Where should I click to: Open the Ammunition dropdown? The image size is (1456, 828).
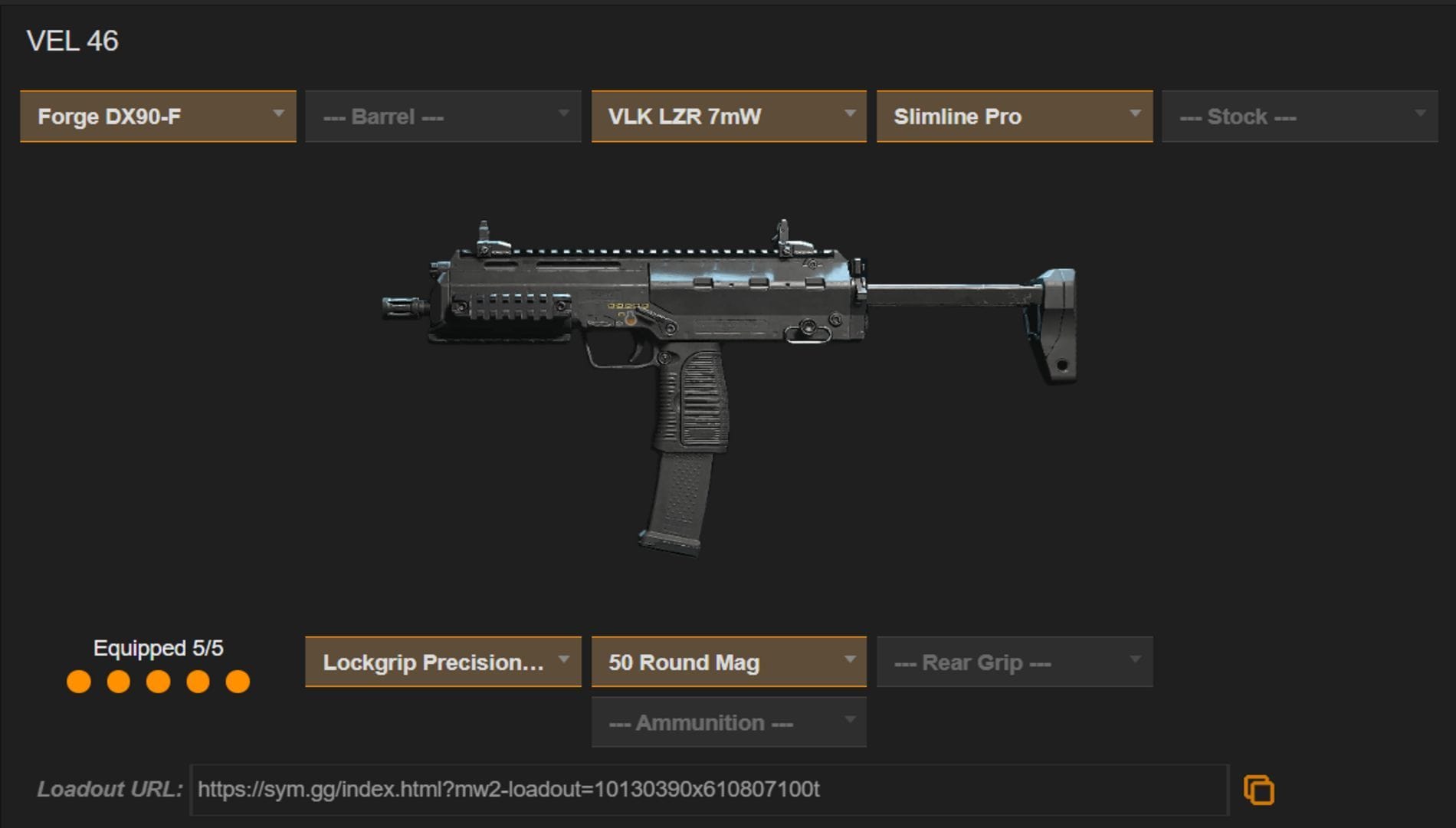click(727, 721)
